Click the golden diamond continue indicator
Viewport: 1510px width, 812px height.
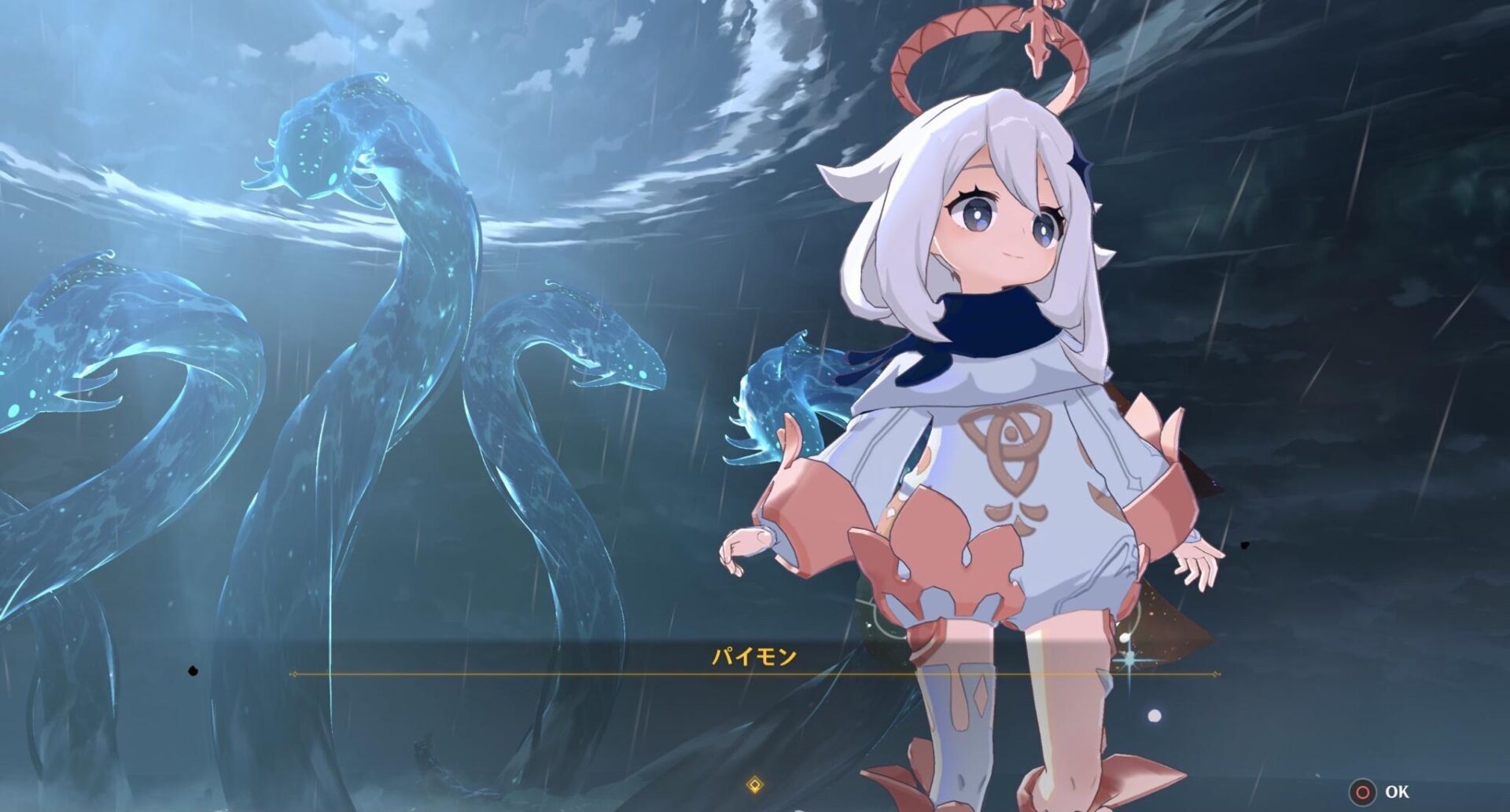(x=754, y=784)
